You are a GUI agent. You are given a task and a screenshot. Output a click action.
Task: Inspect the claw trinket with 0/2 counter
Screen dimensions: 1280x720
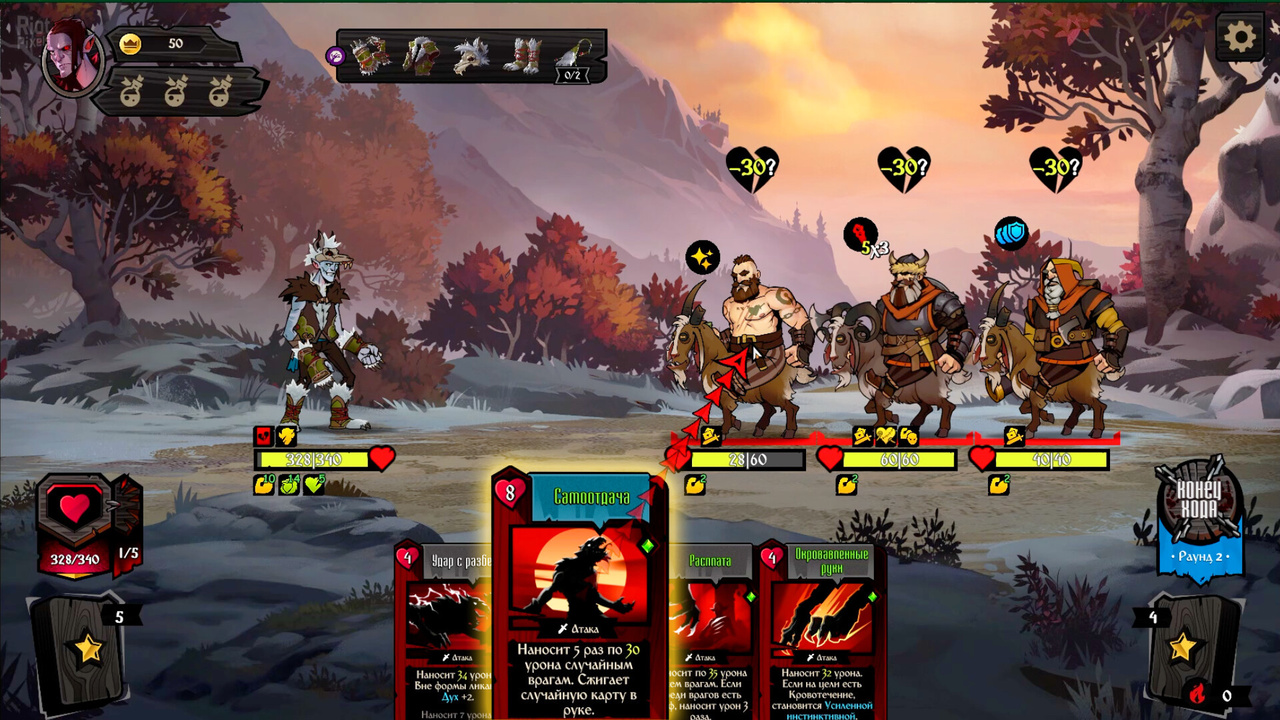pos(572,58)
